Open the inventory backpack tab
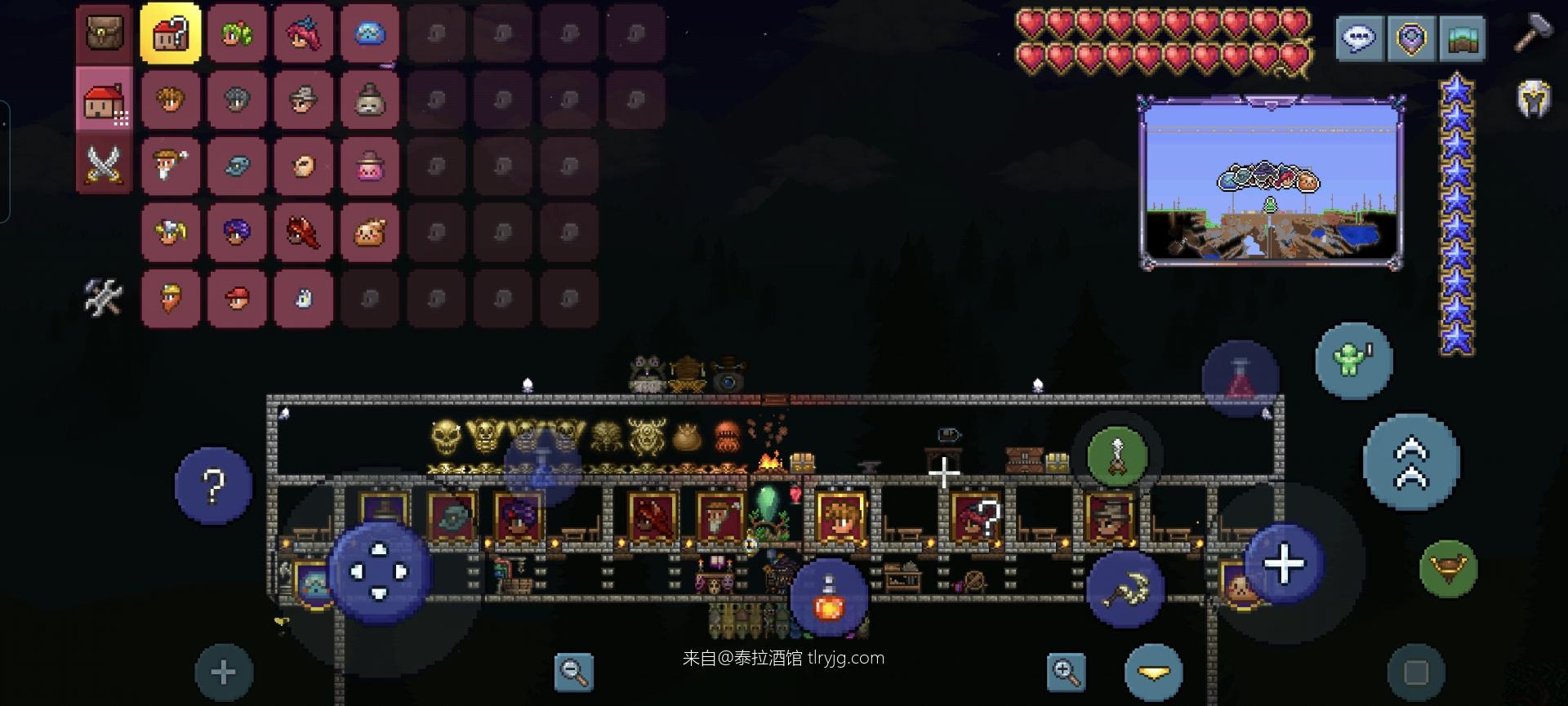This screenshot has width=1568, height=706. (105, 34)
